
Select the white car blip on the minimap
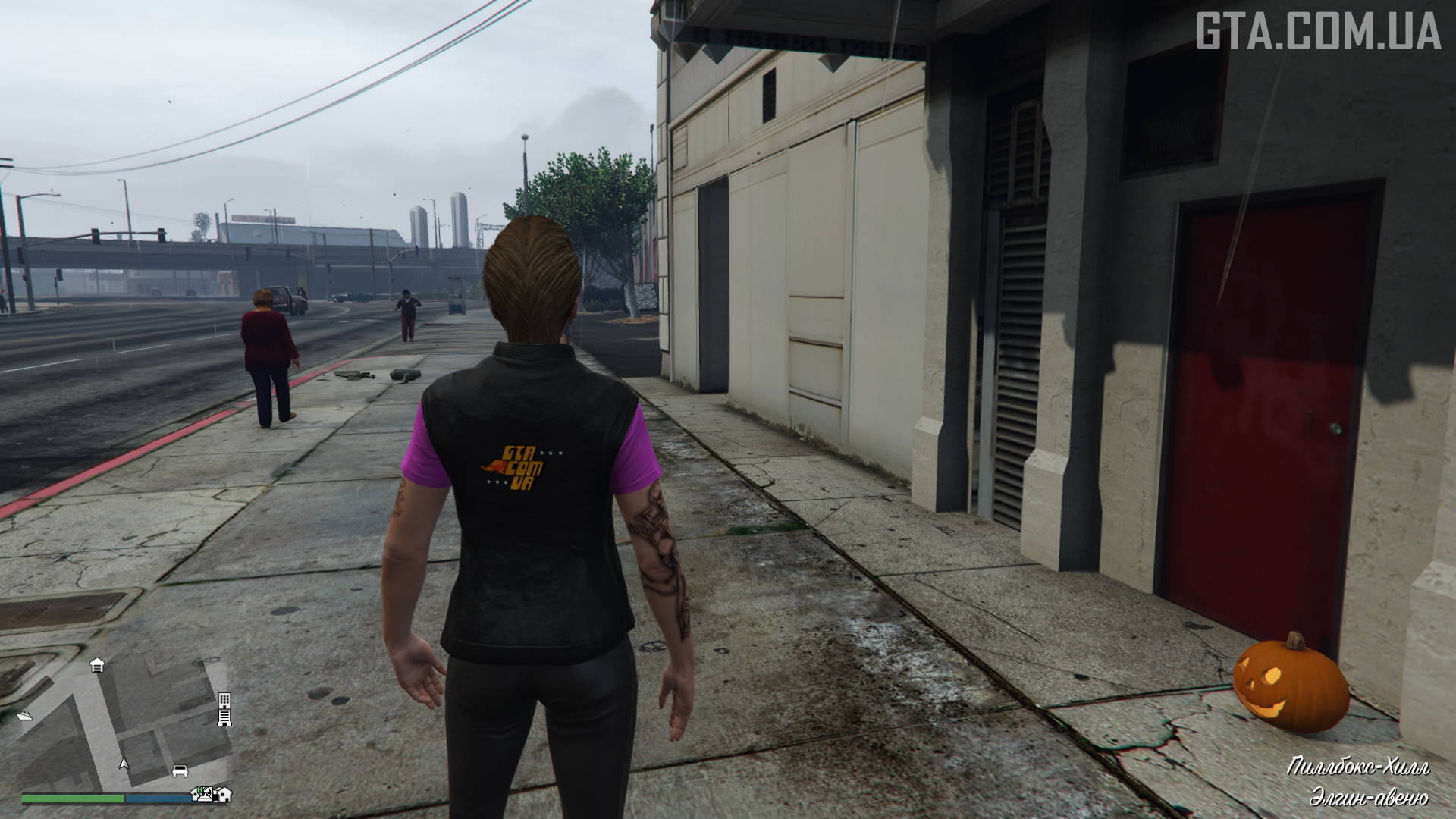[x=180, y=770]
